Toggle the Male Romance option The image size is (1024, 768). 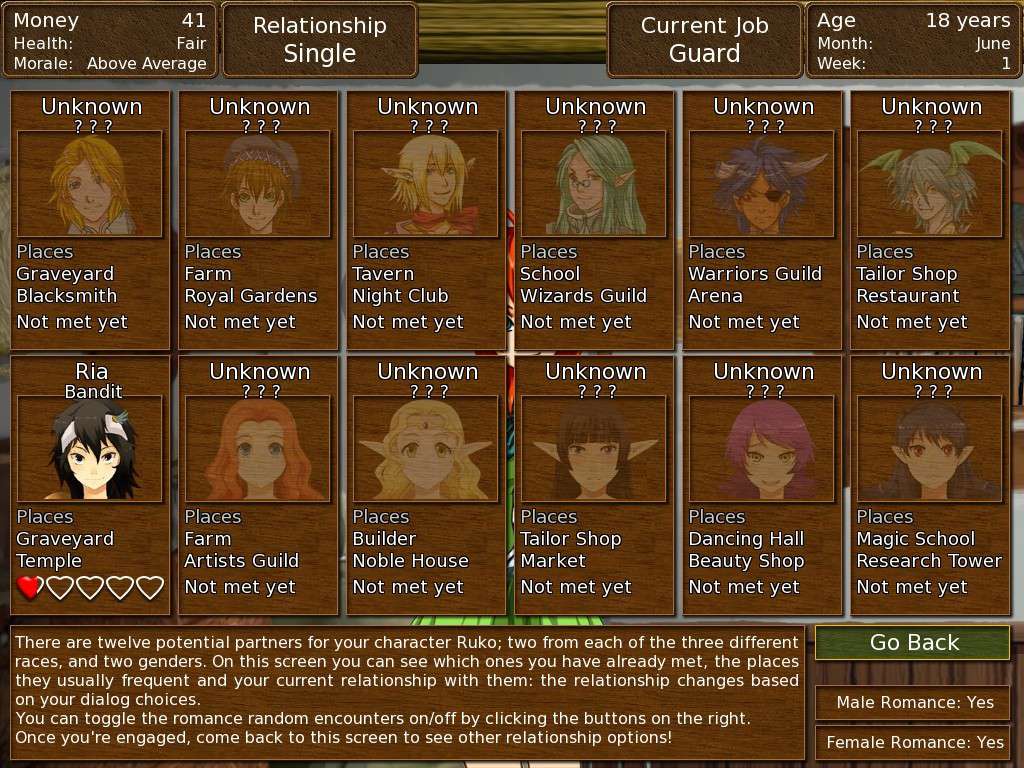[x=913, y=702]
